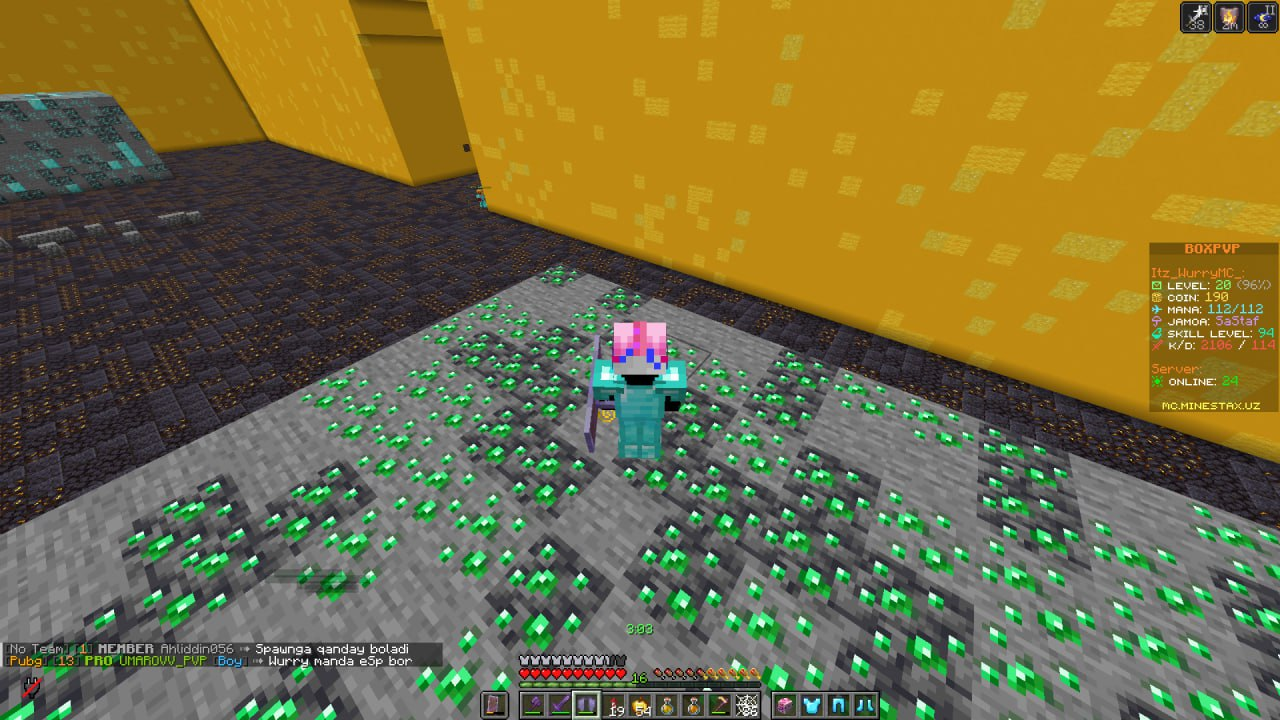Click the diamond leggings armor indicator
This screenshot has width=1280, height=720.
pyautogui.click(x=837, y=705)
